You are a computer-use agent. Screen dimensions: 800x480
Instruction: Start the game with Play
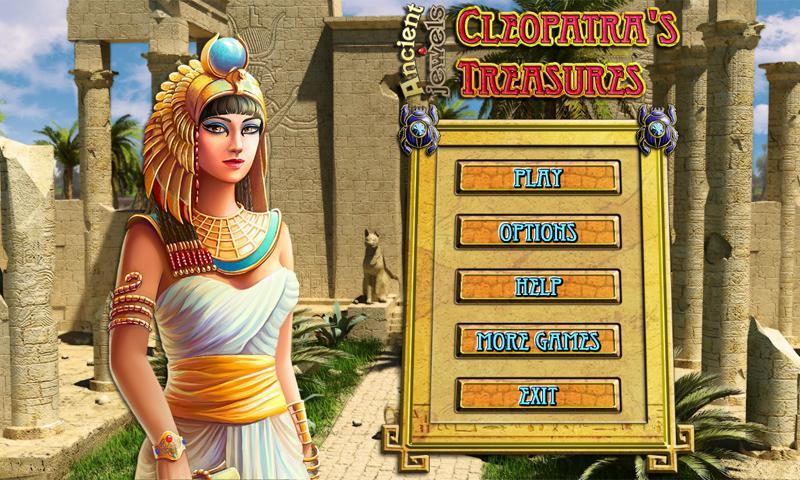tap(538, 178)
